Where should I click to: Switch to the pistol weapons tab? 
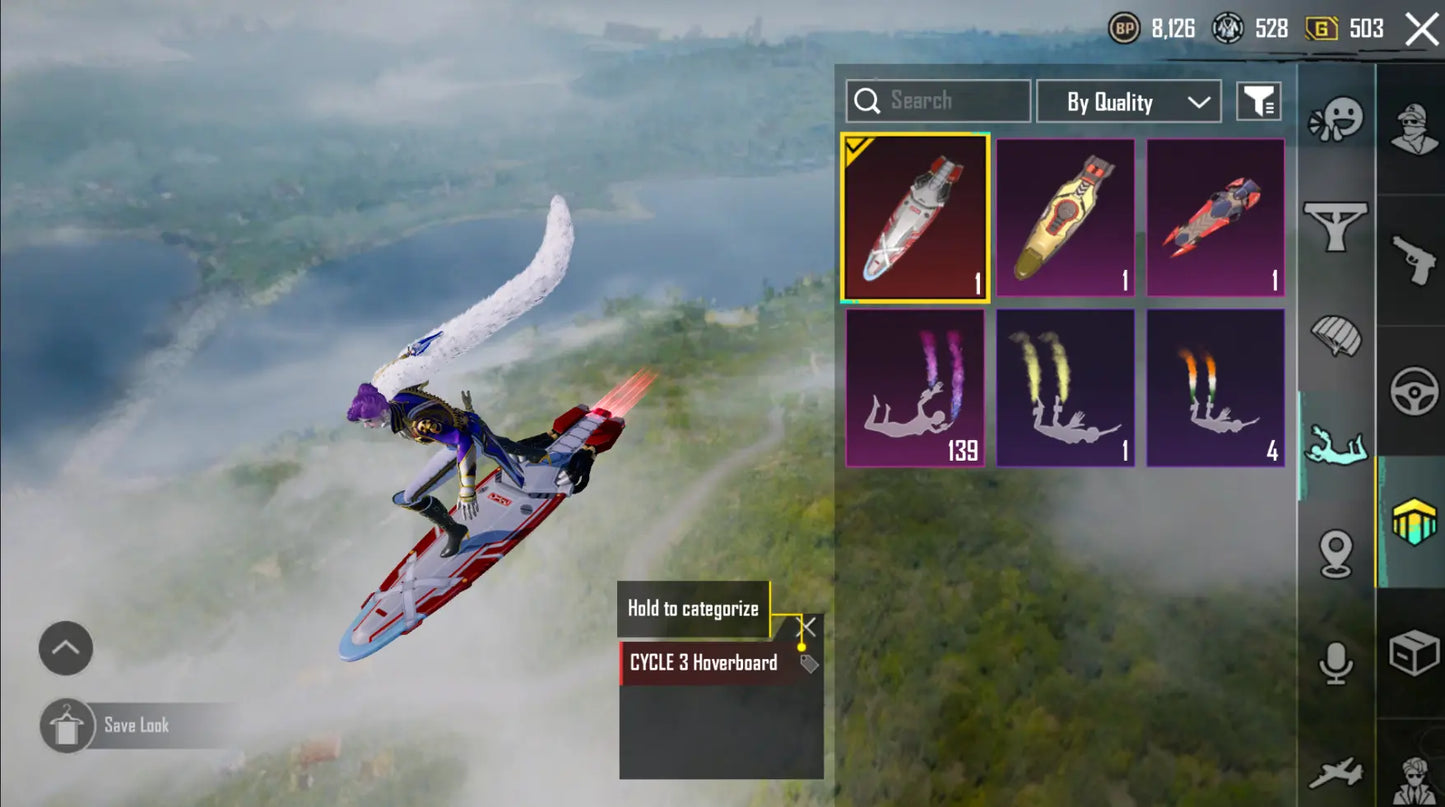tap(1413, 260)
